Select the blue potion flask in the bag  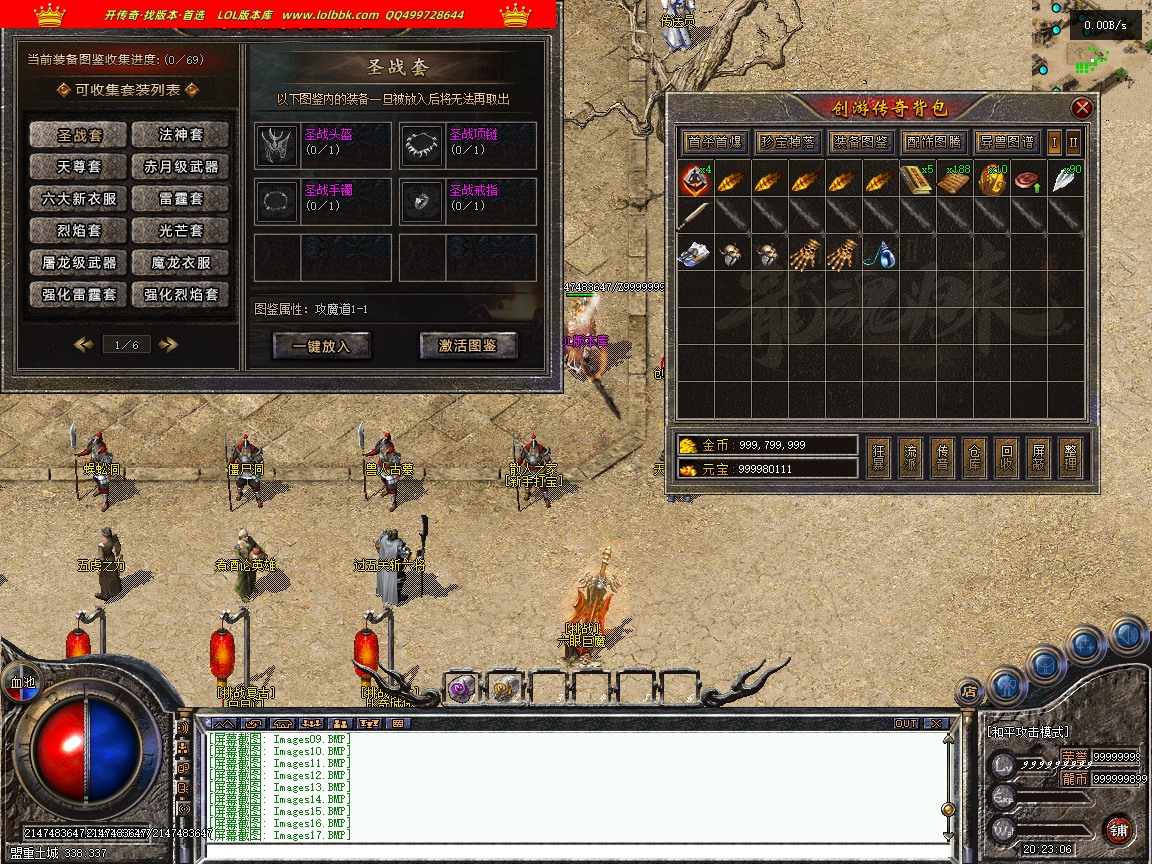point(881,254)
